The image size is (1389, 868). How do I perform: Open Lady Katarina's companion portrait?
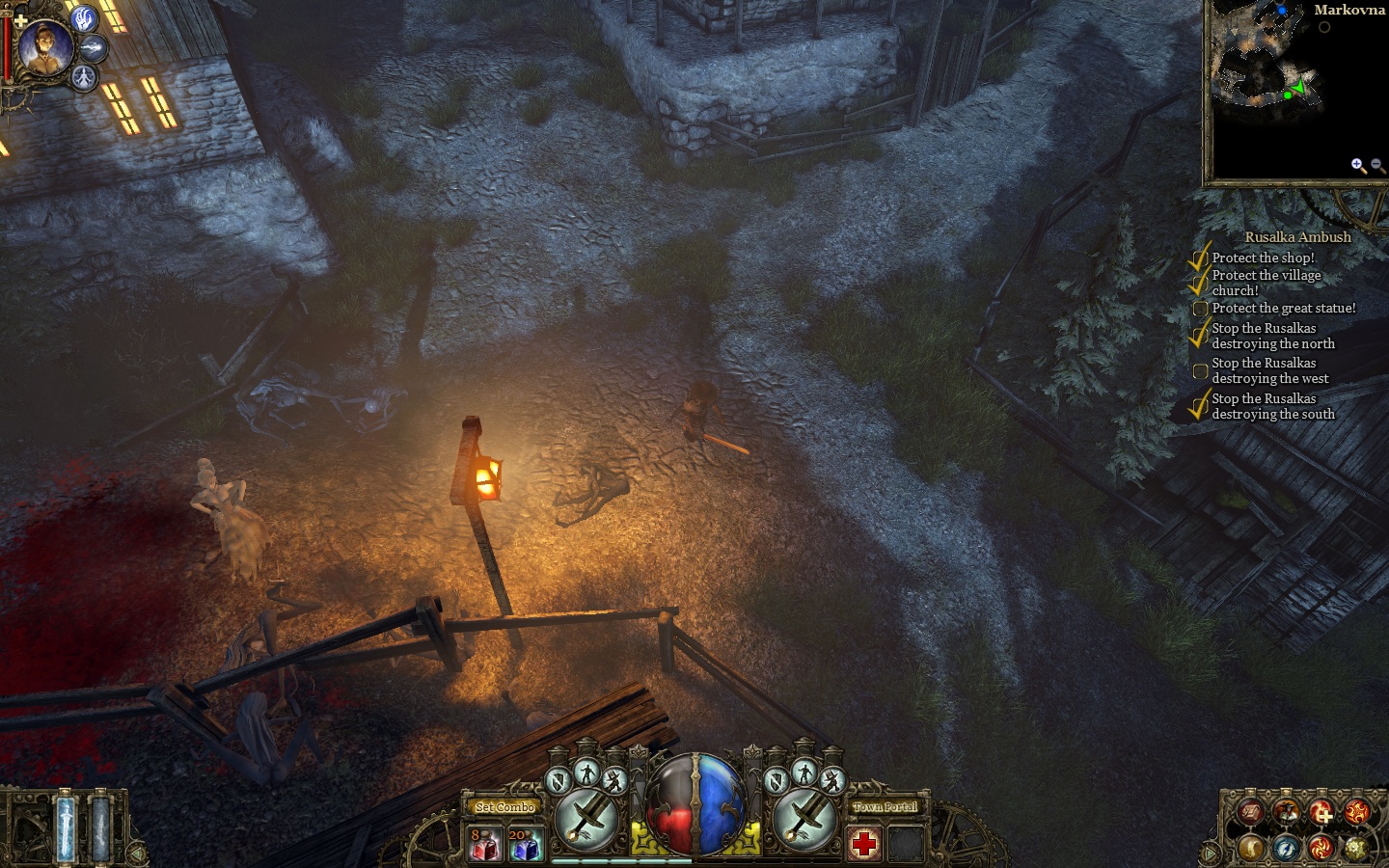[x=44, y=48]
